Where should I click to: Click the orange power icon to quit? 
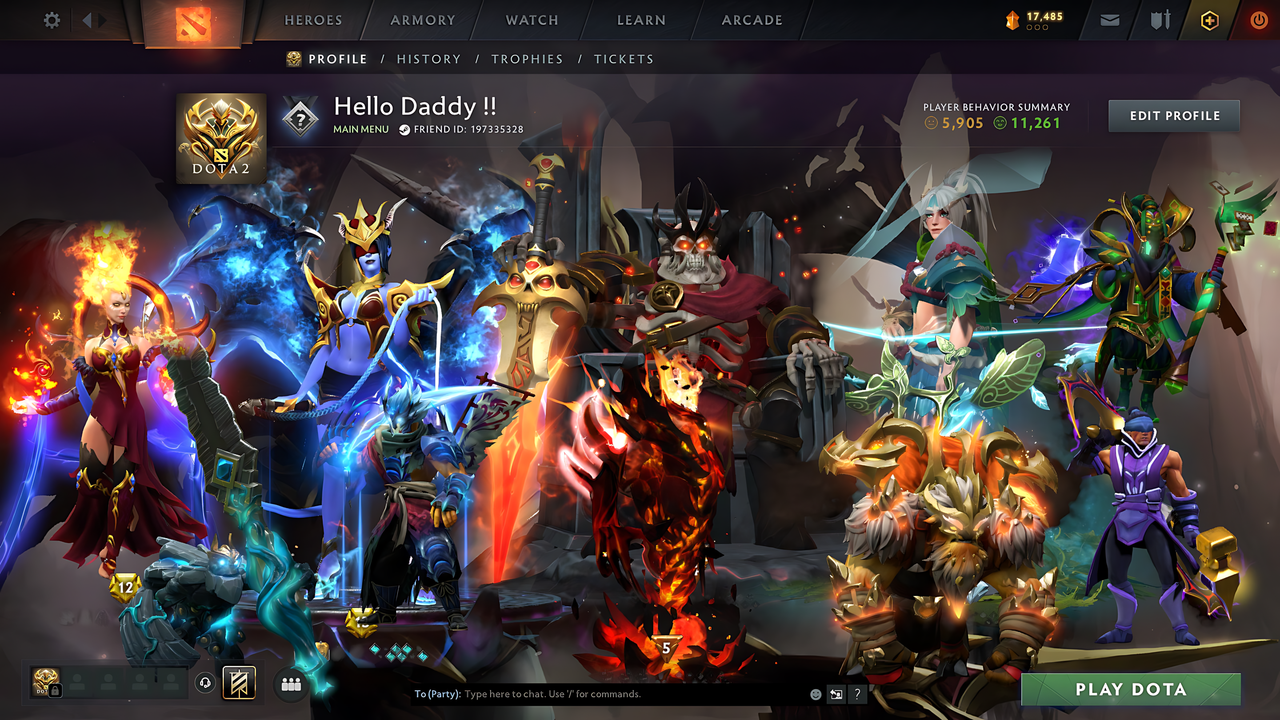pos(1260,19)
